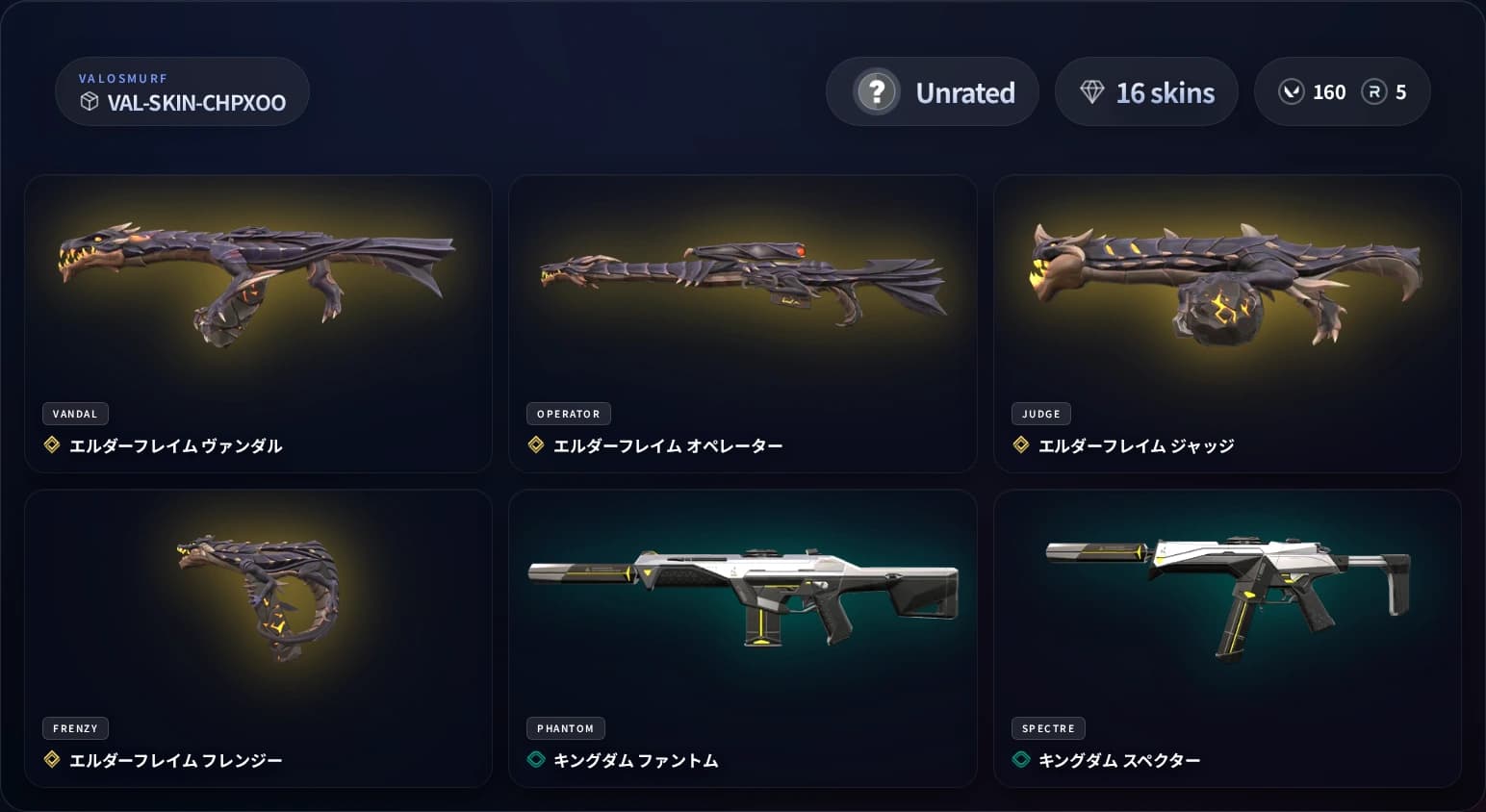Click the Valorant Points icon showing 160

tap(1291, 91)
